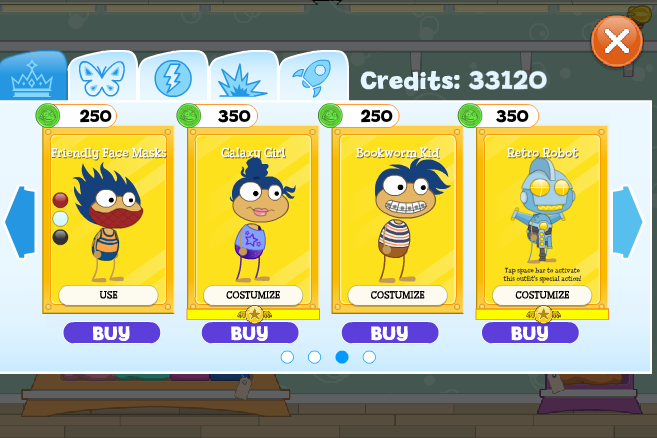Image resolution: width=657 pixels, height=438 pixels.
Task: Buy the Bookworm Kid costume
Action: (x=390, y=333)
